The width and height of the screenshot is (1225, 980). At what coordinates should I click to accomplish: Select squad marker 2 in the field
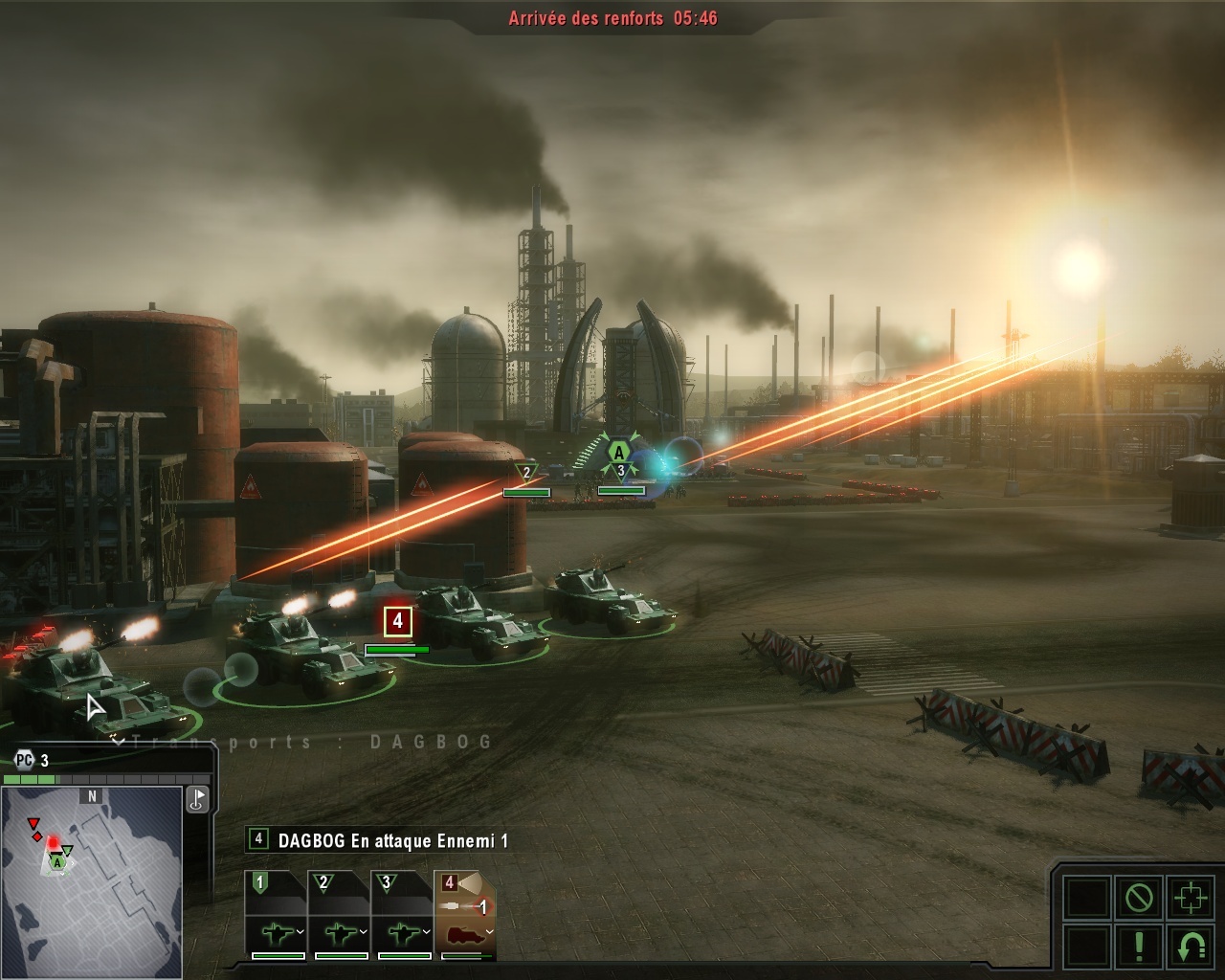526,472
